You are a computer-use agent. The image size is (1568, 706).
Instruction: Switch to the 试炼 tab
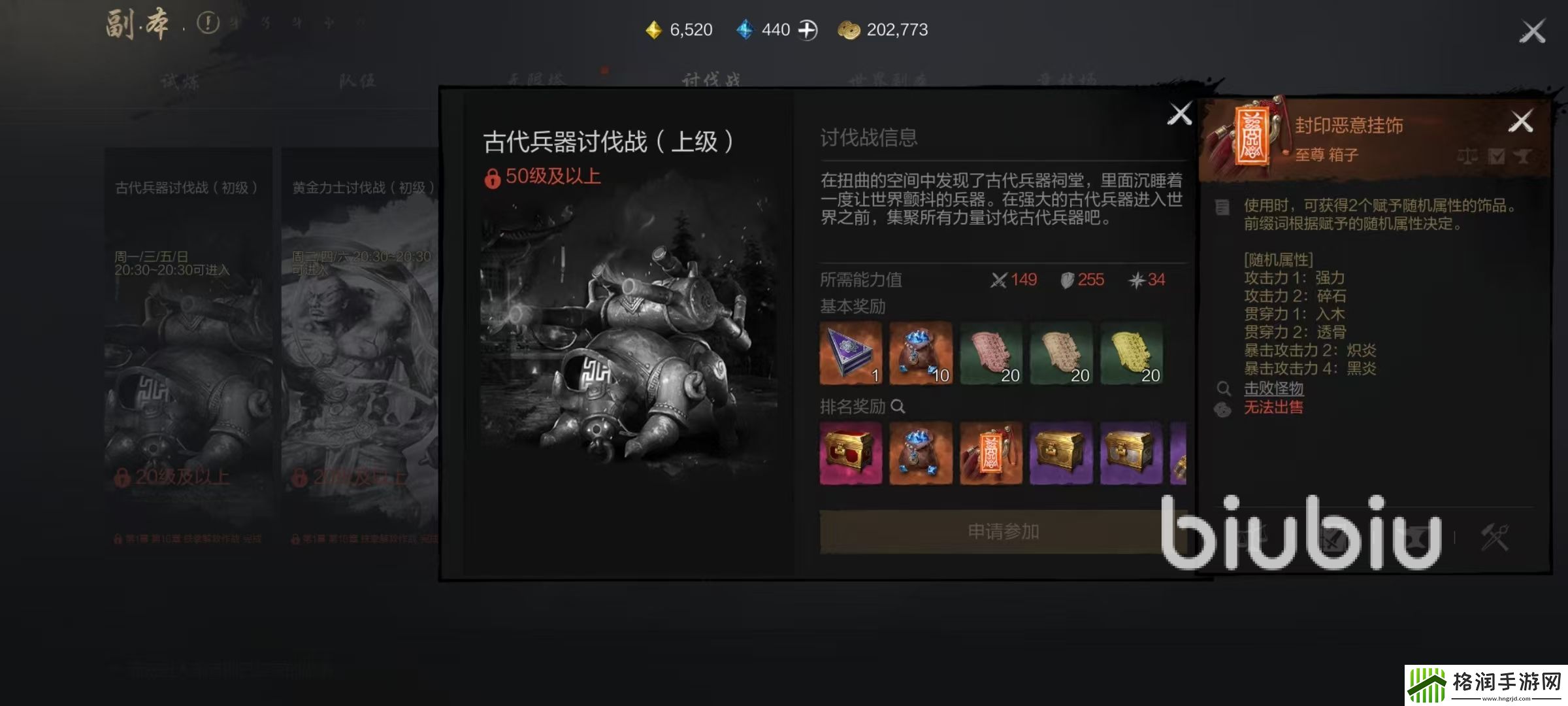(x=180, y=80)
